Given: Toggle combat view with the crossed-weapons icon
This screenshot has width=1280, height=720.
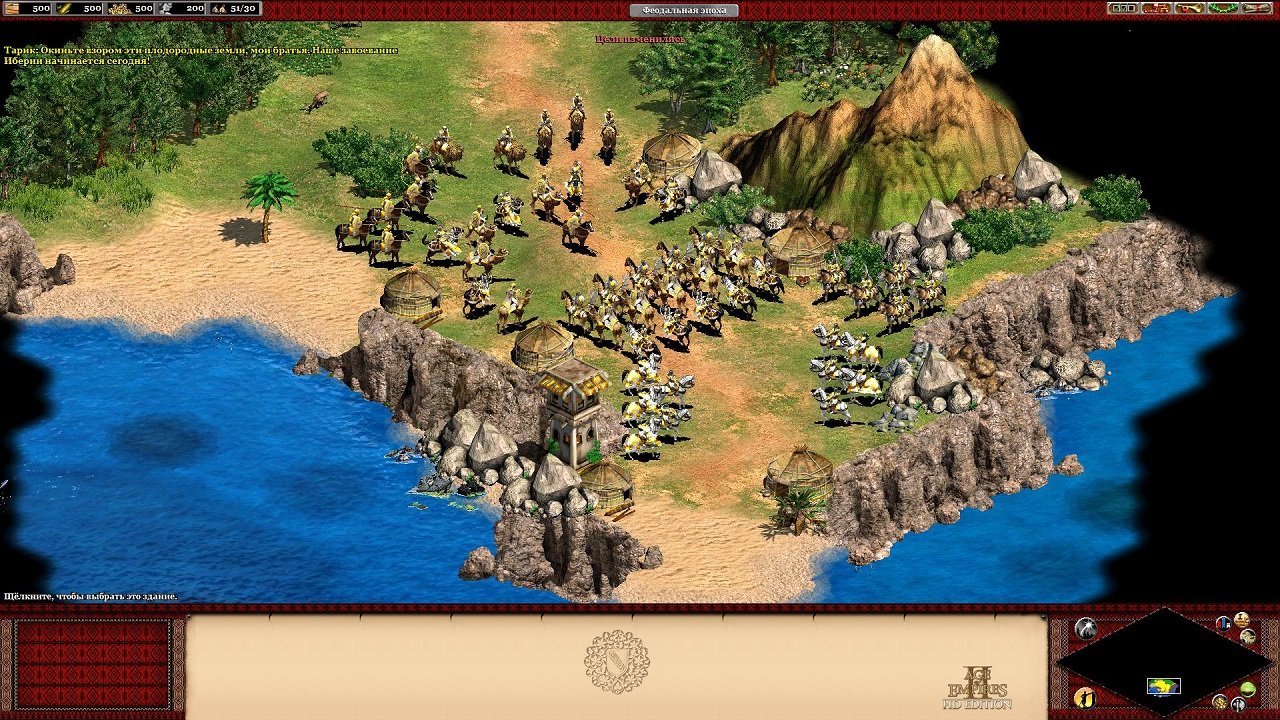Looking at the screenshot, I should 1238,704.
